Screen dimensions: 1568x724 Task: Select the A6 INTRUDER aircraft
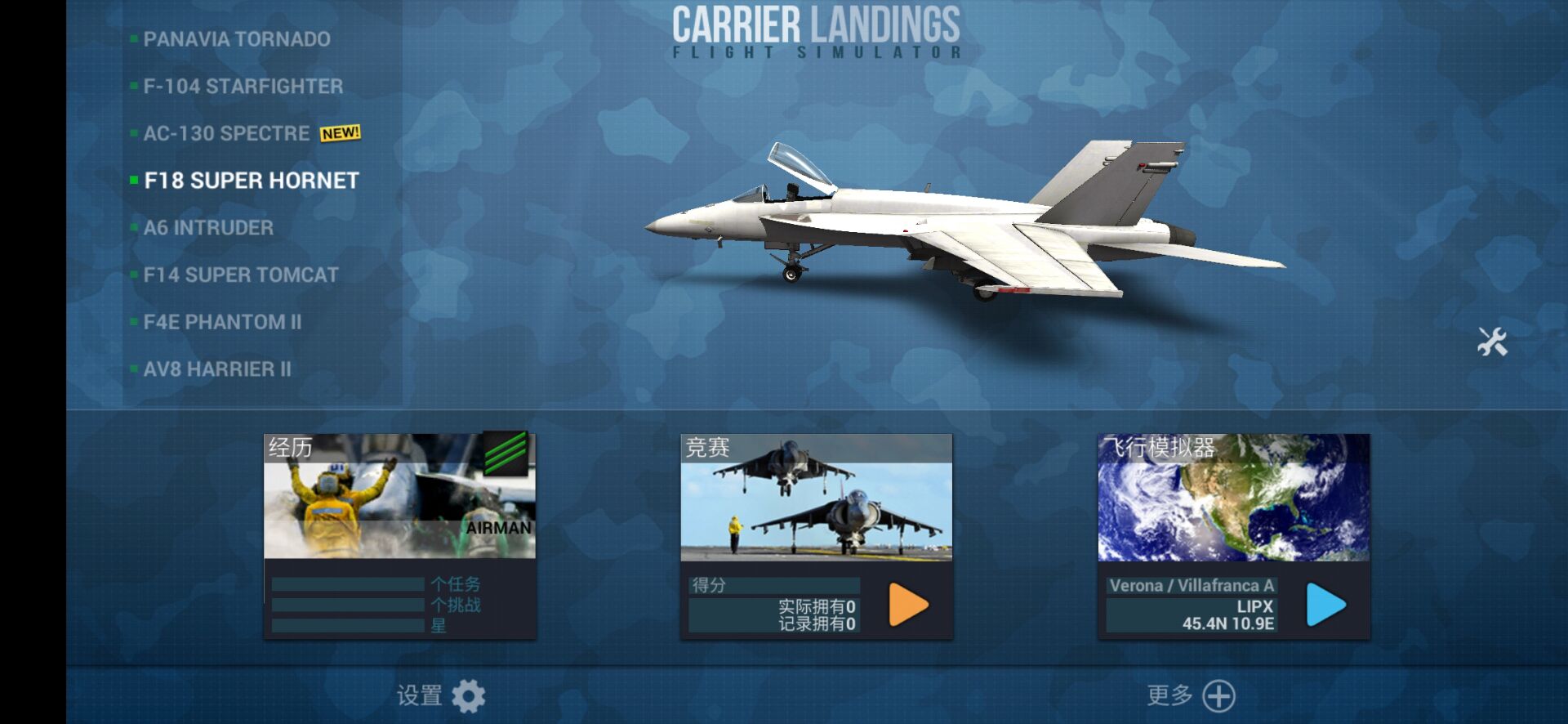tap(207, 227)
